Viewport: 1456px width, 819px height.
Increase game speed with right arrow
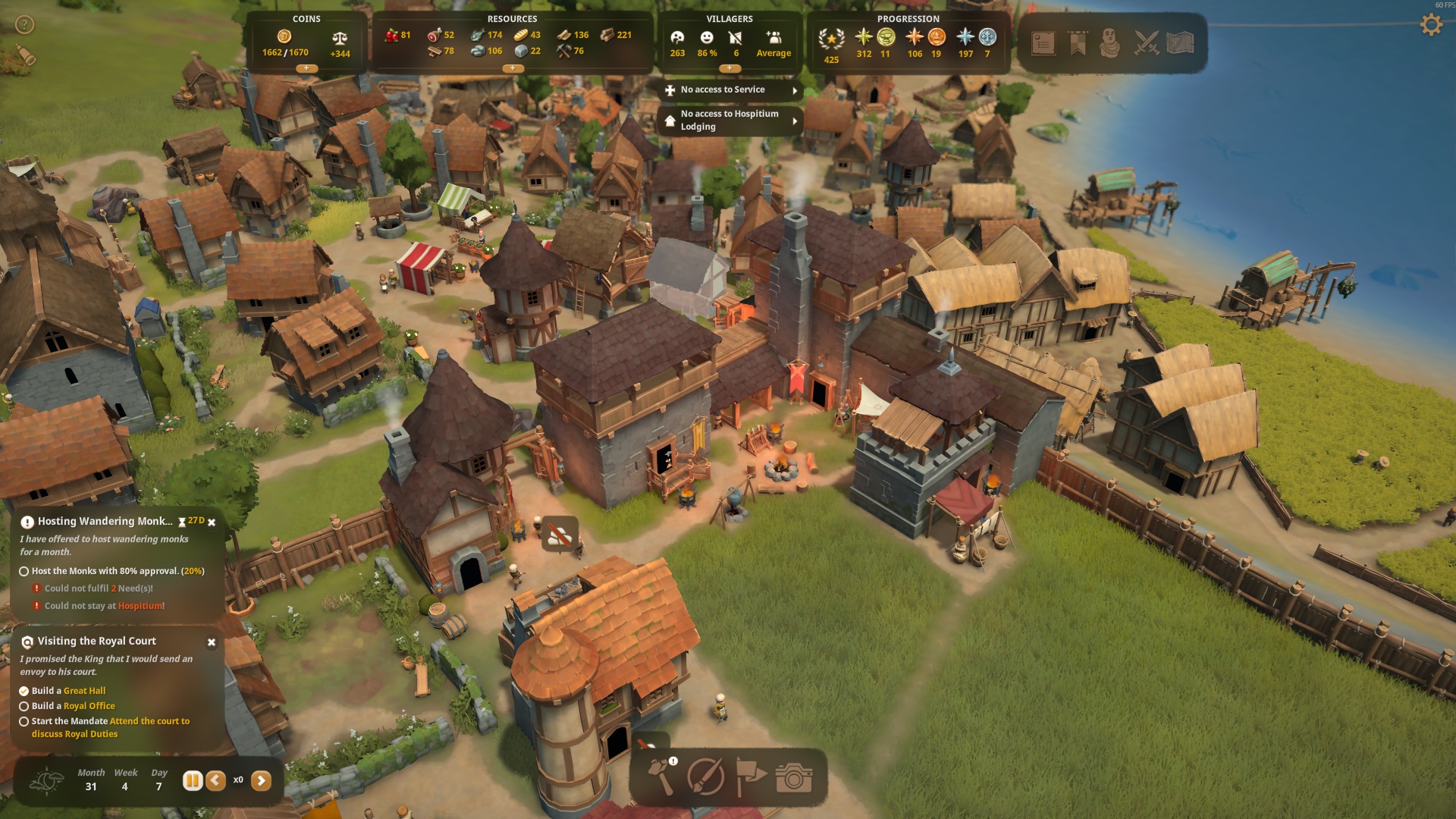pyautogui.click(x=261, y=780)
